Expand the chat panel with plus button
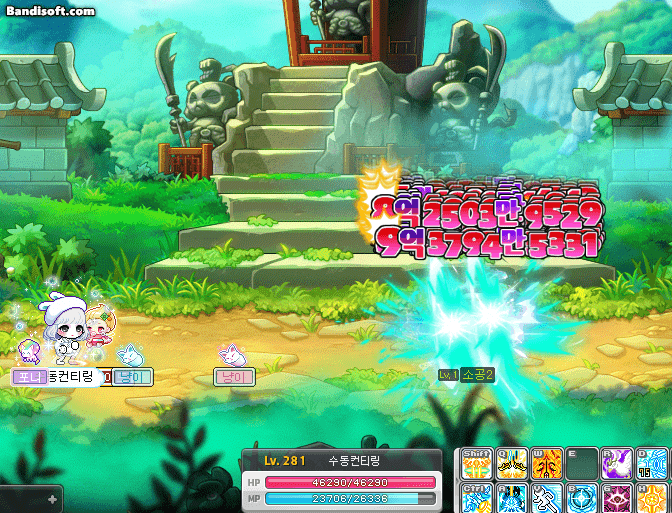 coord(52,497)
